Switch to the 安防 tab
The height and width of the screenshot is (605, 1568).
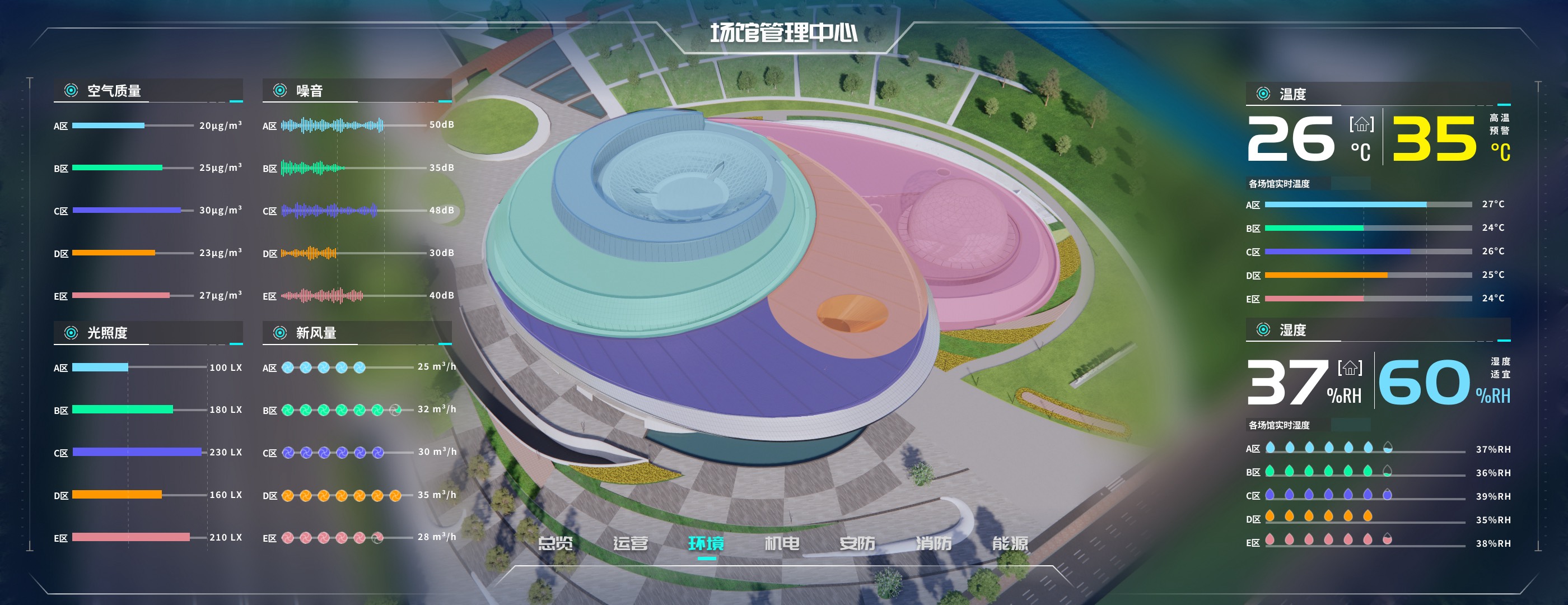pos(858,544)
